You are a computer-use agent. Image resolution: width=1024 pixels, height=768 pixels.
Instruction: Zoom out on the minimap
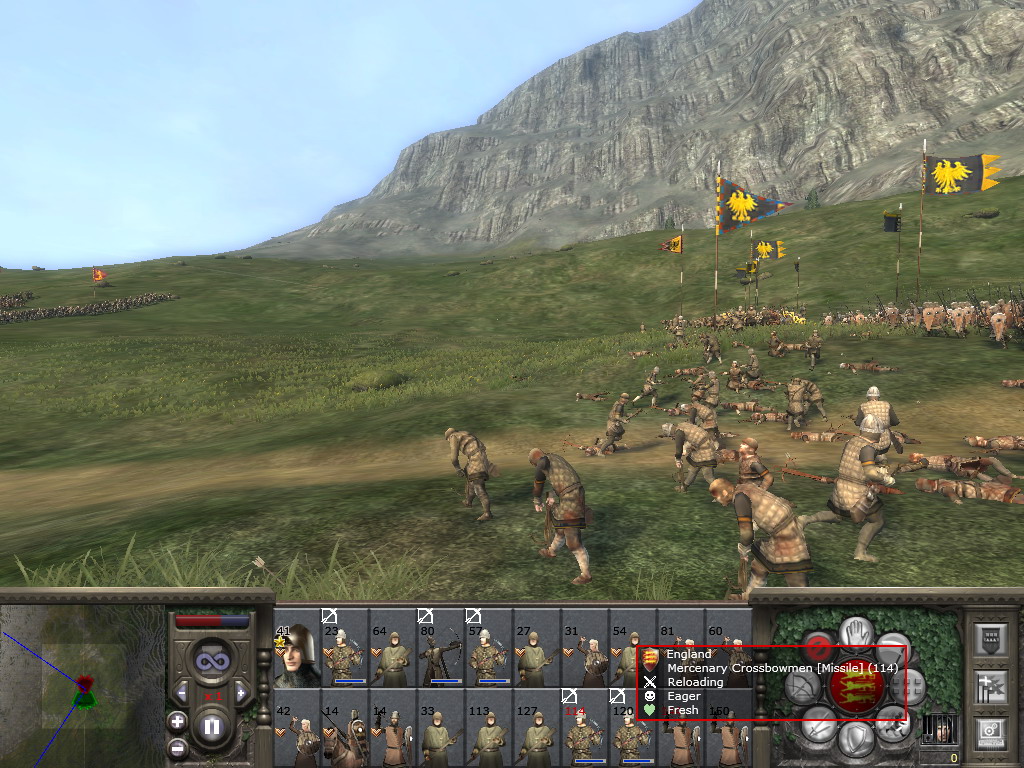(177, 746)
